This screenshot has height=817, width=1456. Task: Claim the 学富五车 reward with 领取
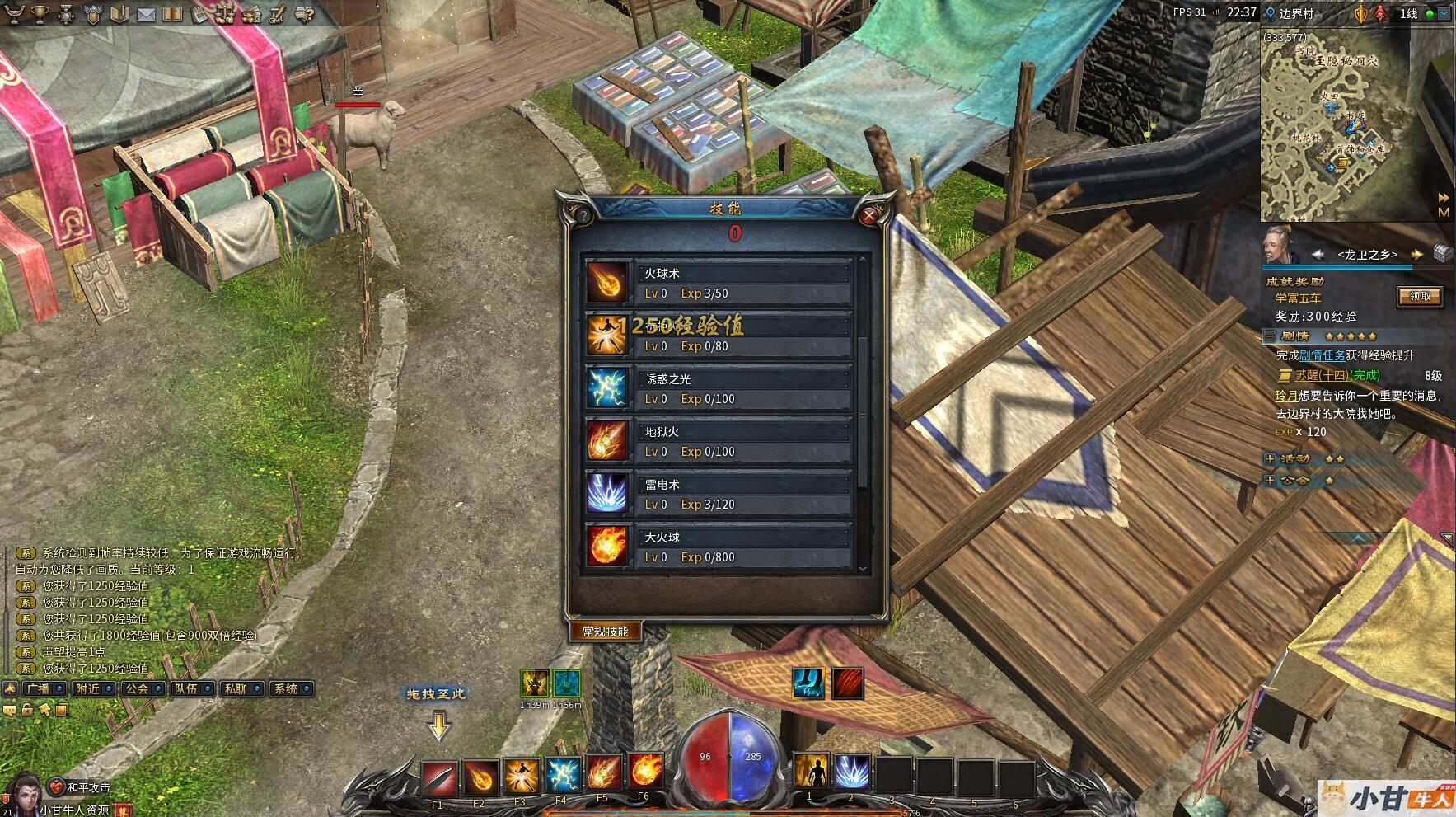1419,297
